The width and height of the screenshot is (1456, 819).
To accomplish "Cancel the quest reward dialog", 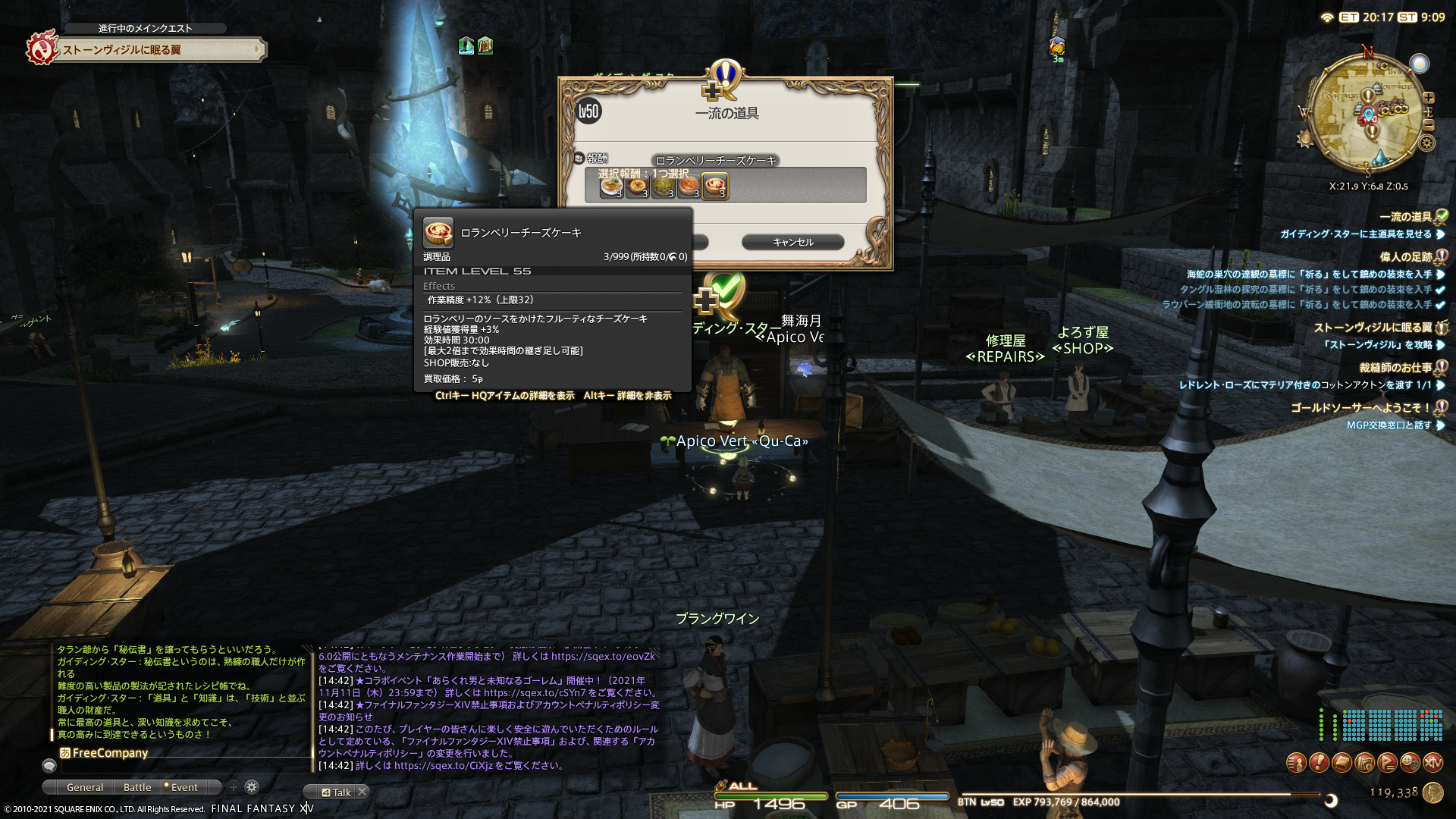I will [792, 242].
